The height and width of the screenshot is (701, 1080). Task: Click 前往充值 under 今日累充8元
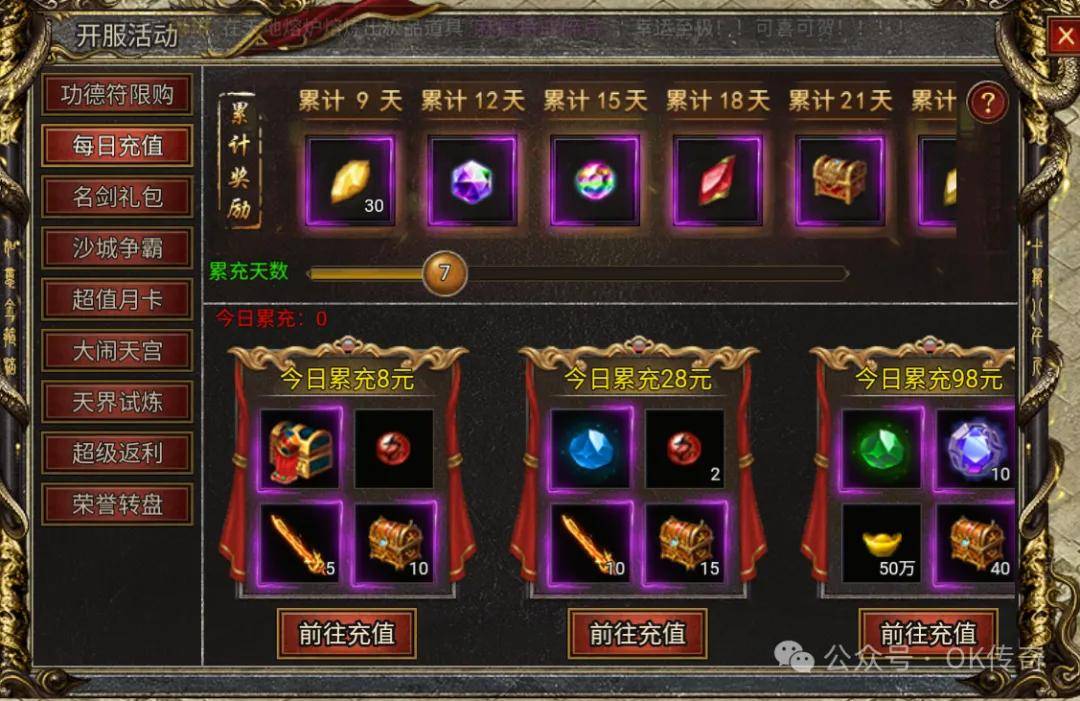click(346, 633)
